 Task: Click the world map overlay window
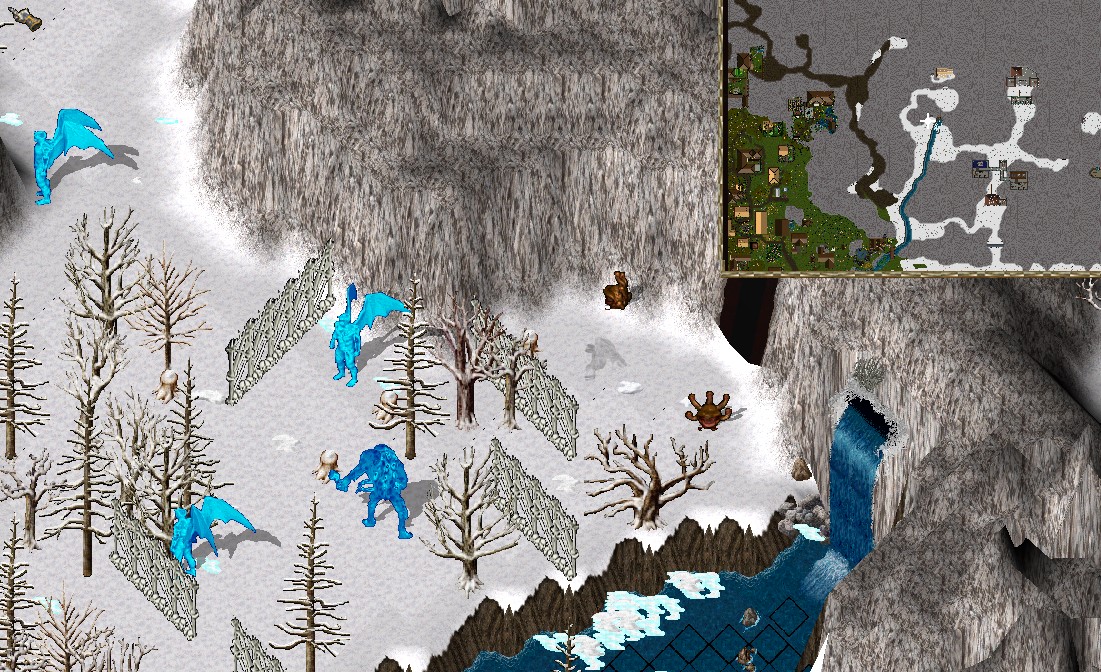tap(911, 136)
